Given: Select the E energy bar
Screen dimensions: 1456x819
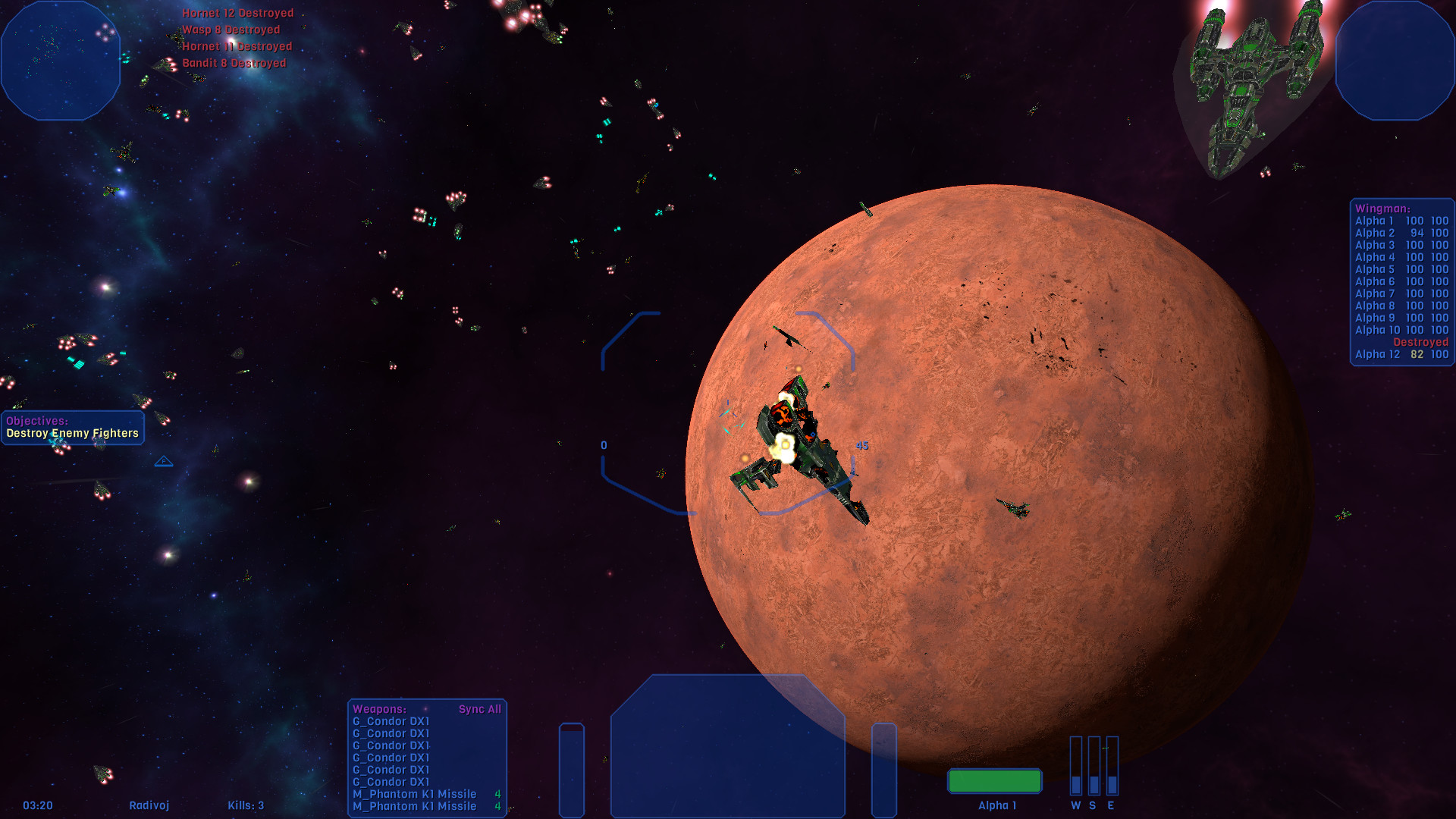Looking at the screenshot, I should click(1112, 766).
